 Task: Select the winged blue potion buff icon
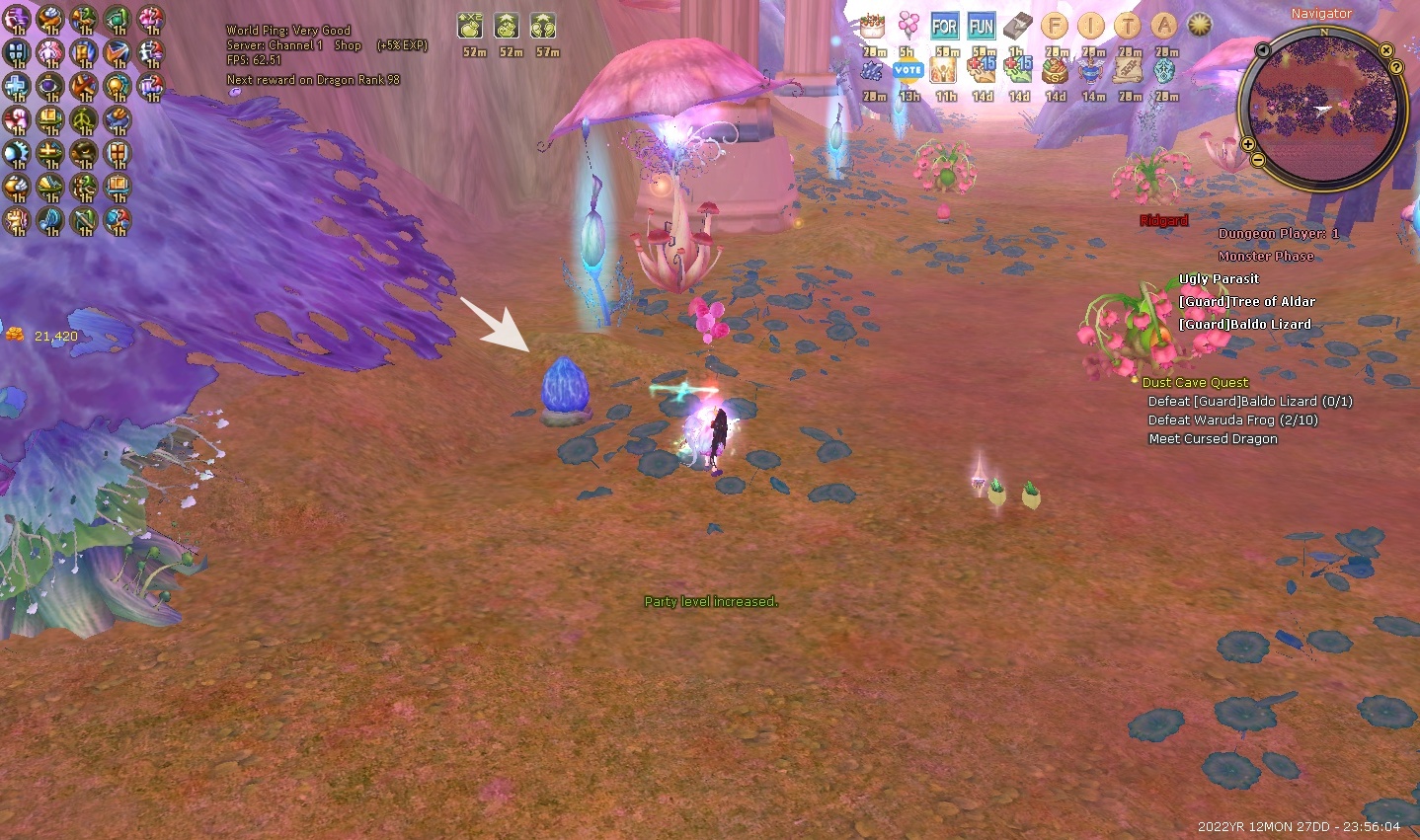(x=1091, y=71)
